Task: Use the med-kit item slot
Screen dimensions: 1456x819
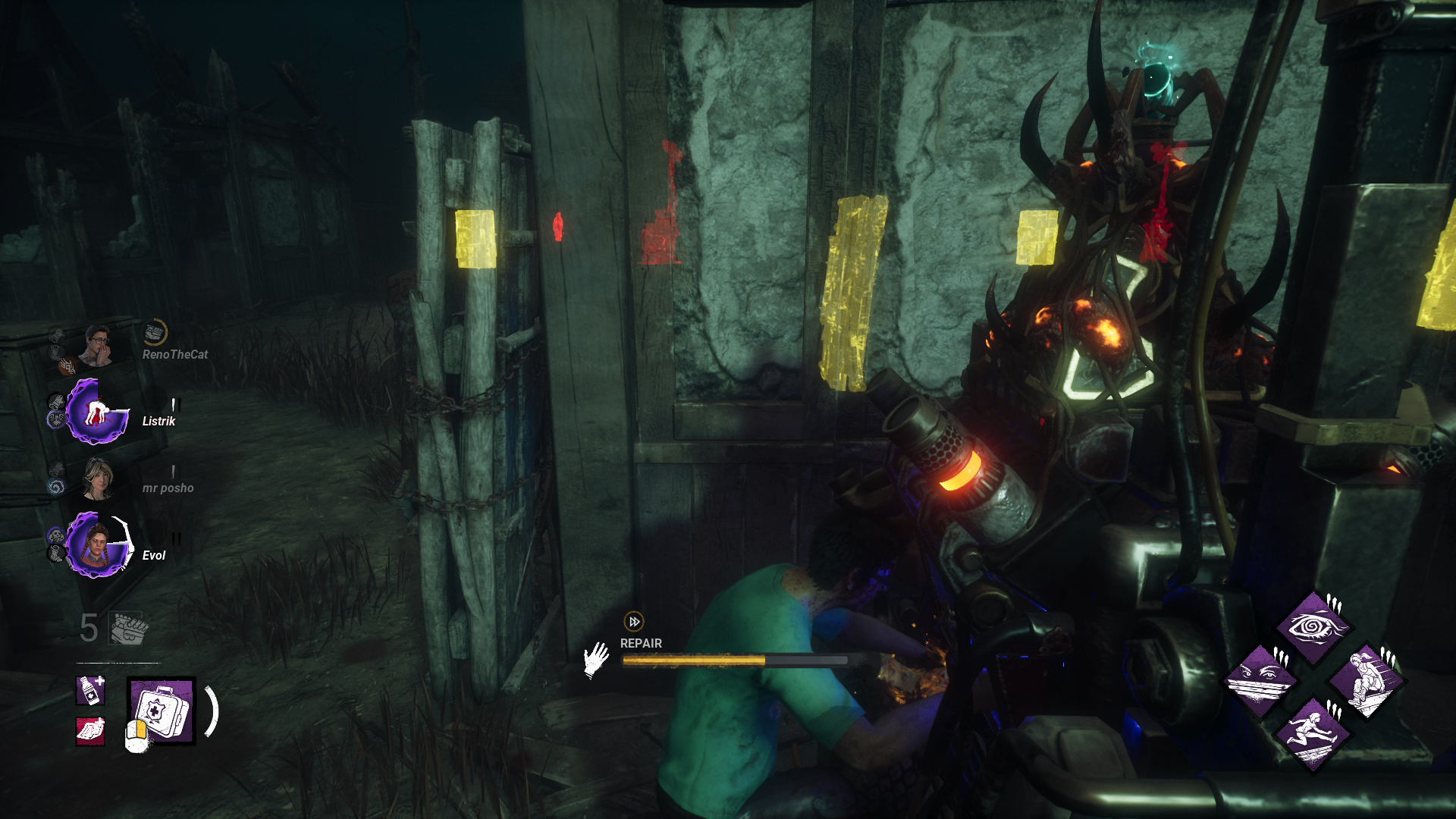Action: (x=162, y=711)
